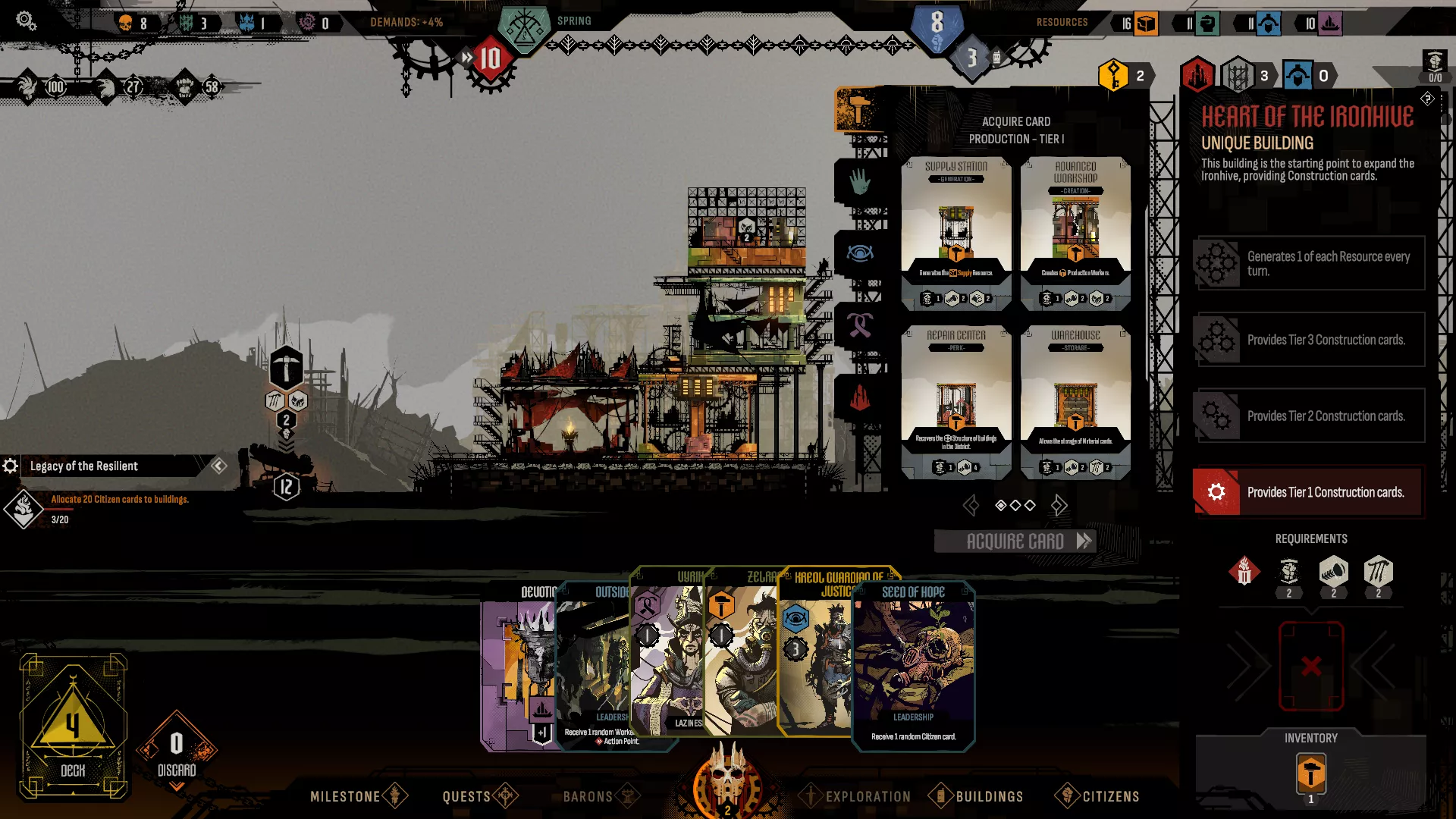Click the orange Supply cube resource icon
This screenshot has height=819, width=1456.
1145,24
